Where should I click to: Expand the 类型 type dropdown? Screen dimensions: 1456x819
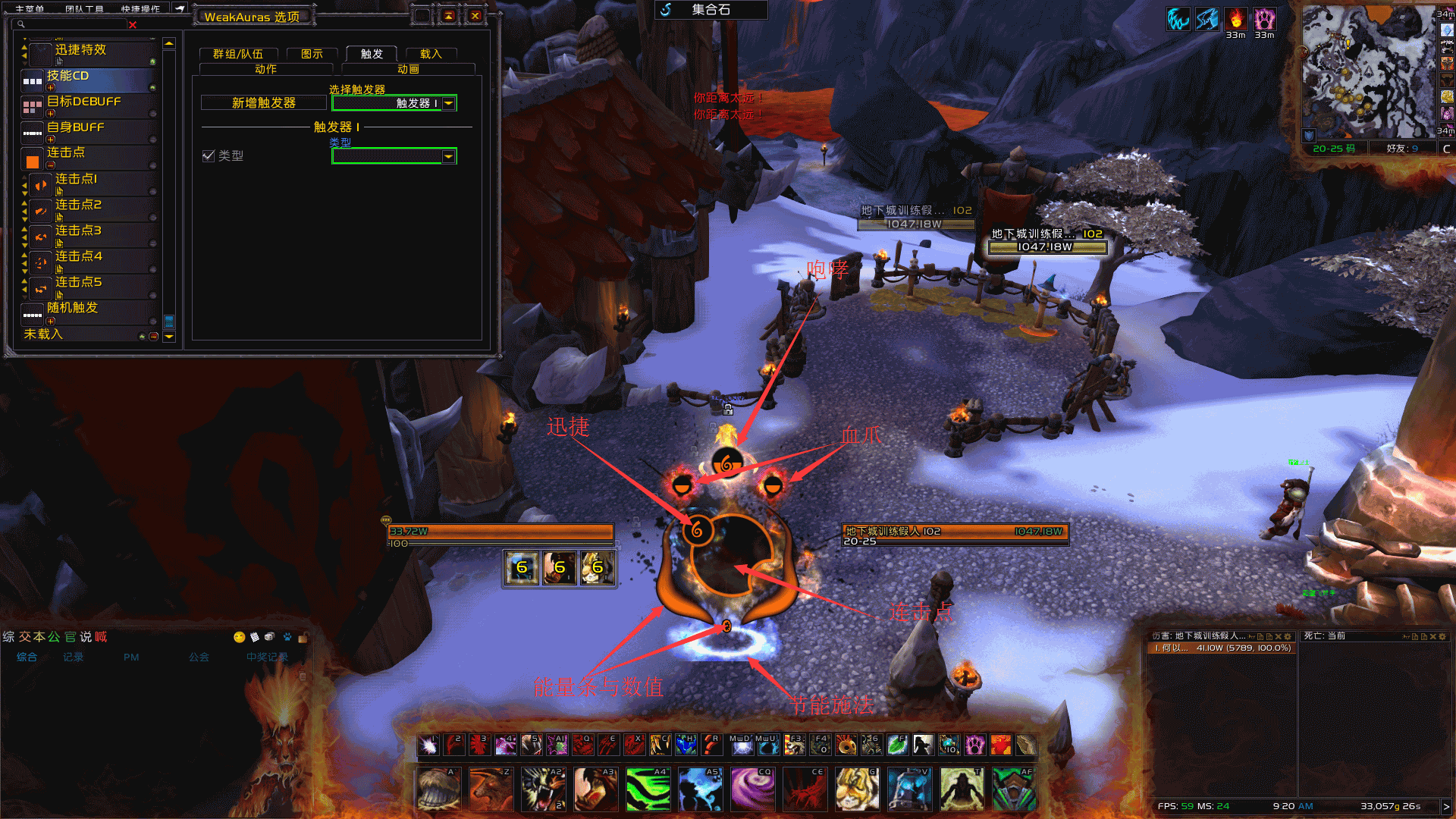[x=449, y=156]
